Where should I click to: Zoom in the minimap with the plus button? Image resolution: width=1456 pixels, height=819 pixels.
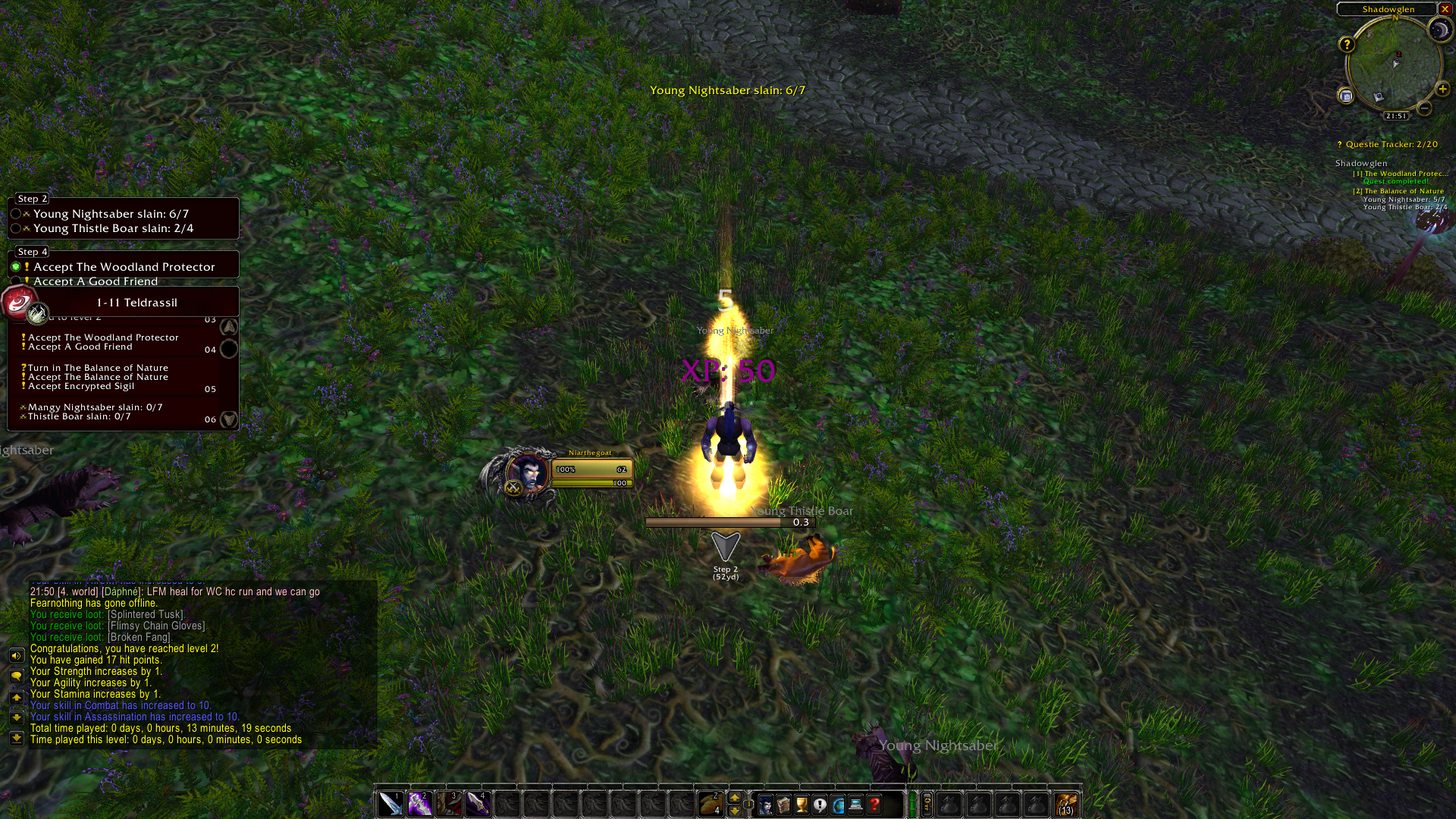1442,89
